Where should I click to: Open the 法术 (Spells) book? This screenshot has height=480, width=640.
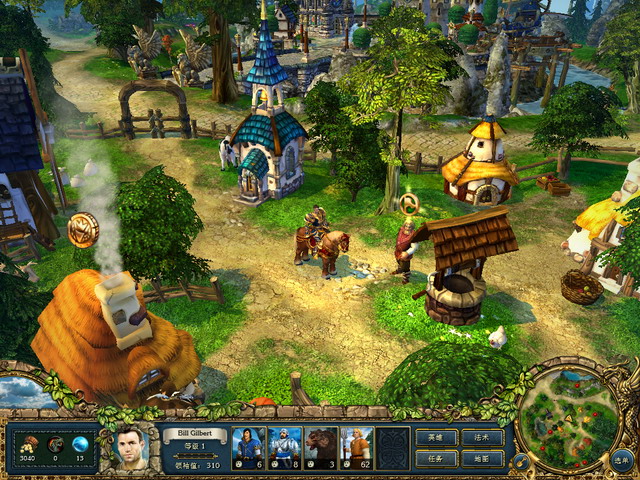pyautogui.click(x=481, y=438)
